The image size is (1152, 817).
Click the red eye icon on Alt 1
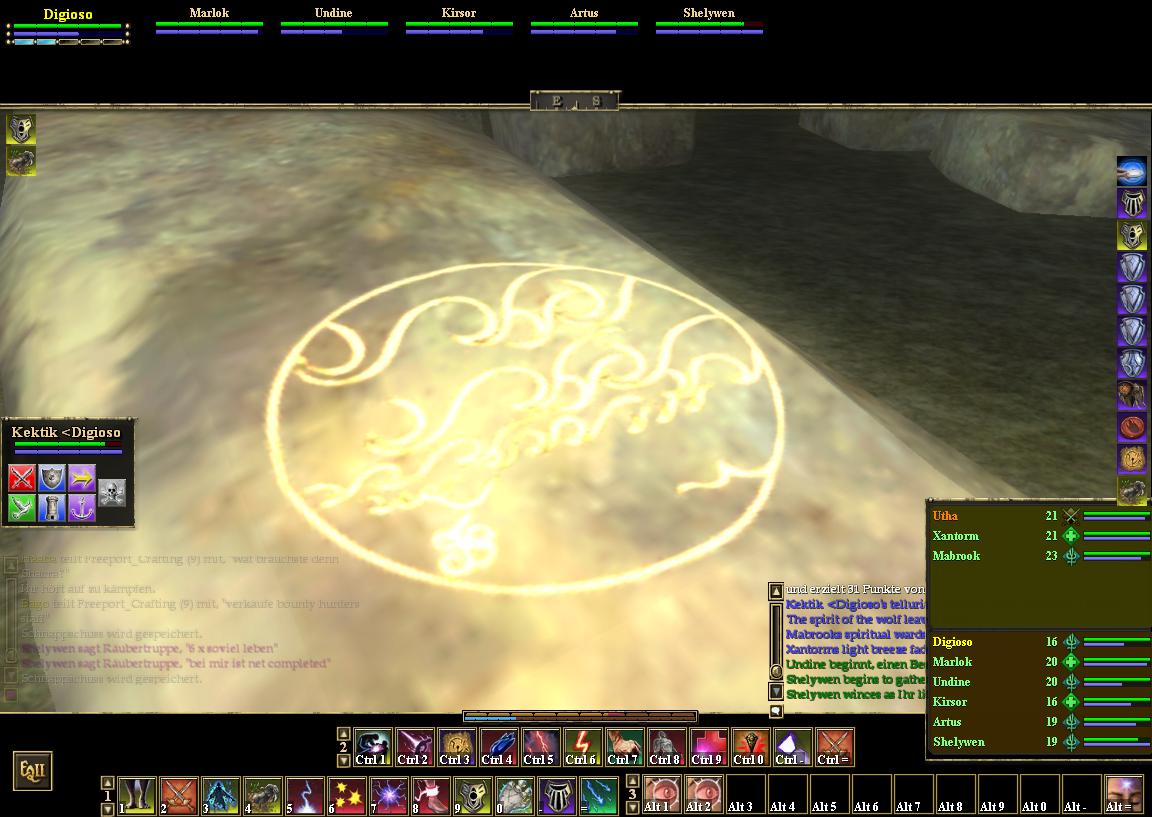(662, 795)
